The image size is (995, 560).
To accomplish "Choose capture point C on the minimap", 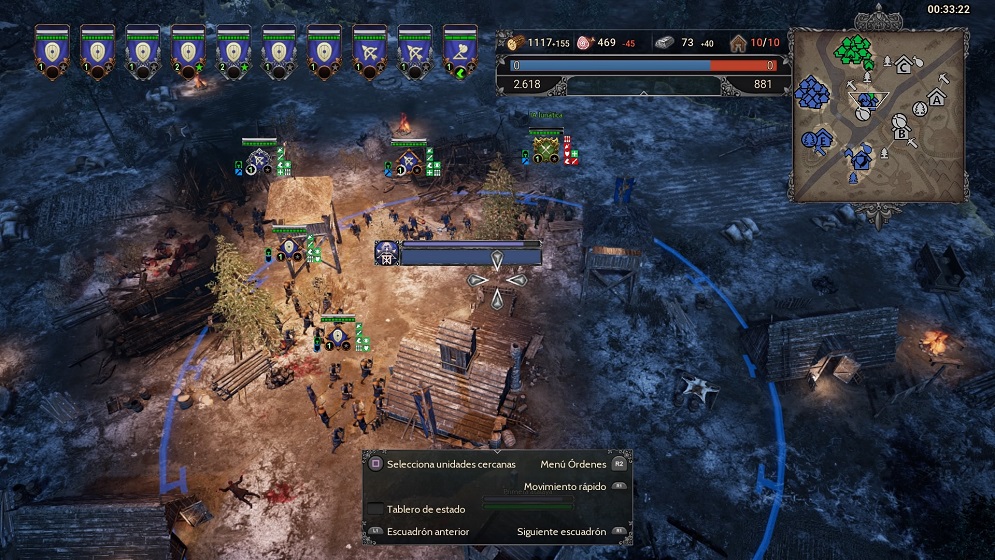I will [905, 66].
